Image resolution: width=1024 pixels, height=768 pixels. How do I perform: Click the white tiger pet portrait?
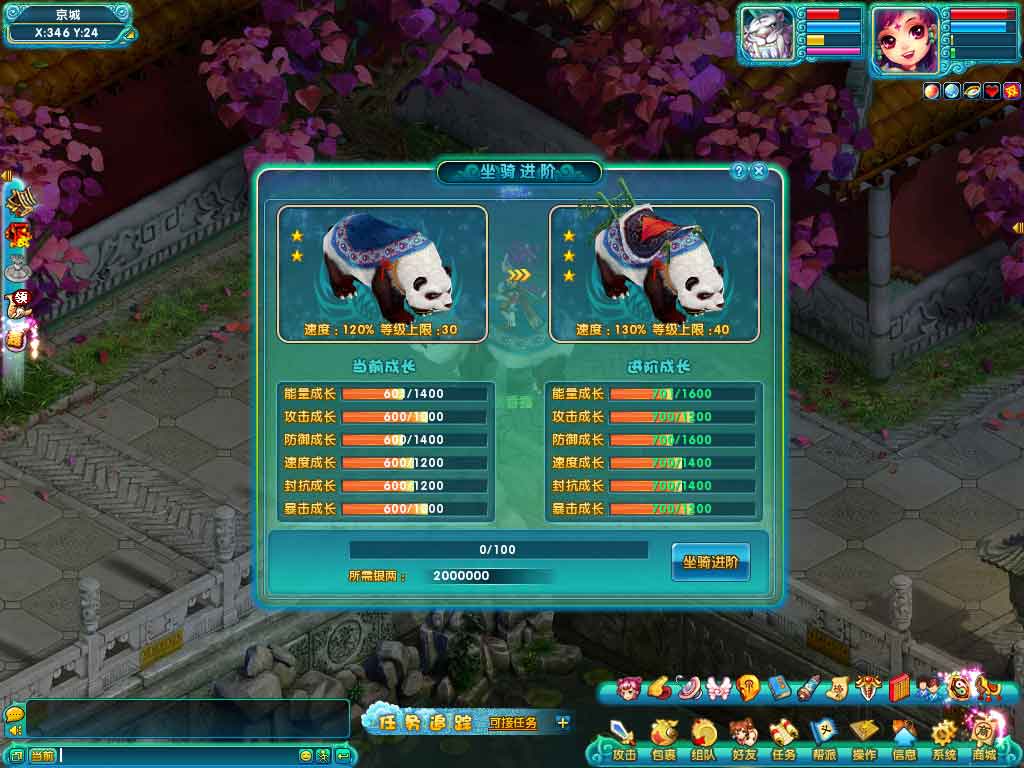(x=767, y=37)
